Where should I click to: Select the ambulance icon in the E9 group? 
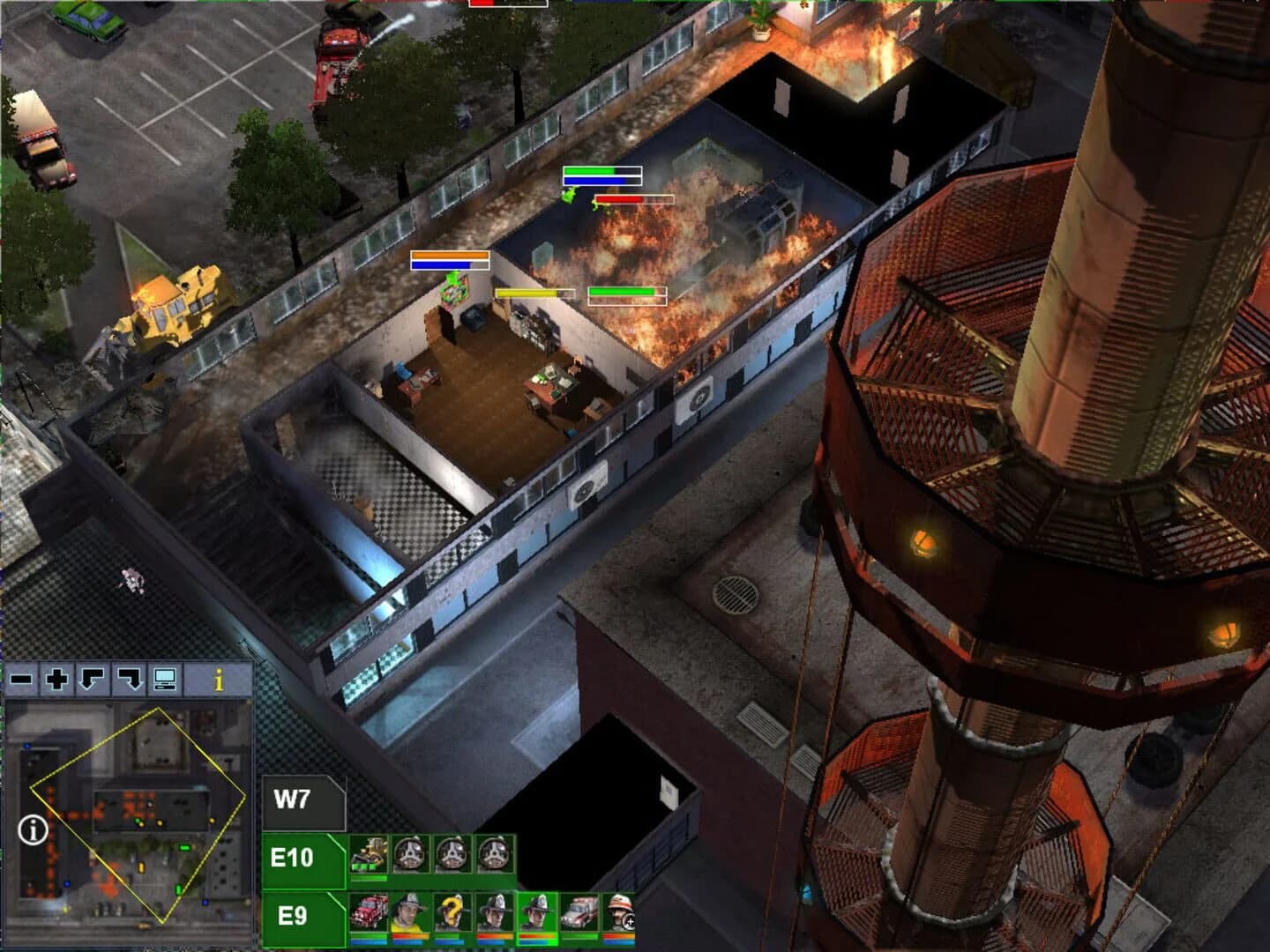point(577,911)
